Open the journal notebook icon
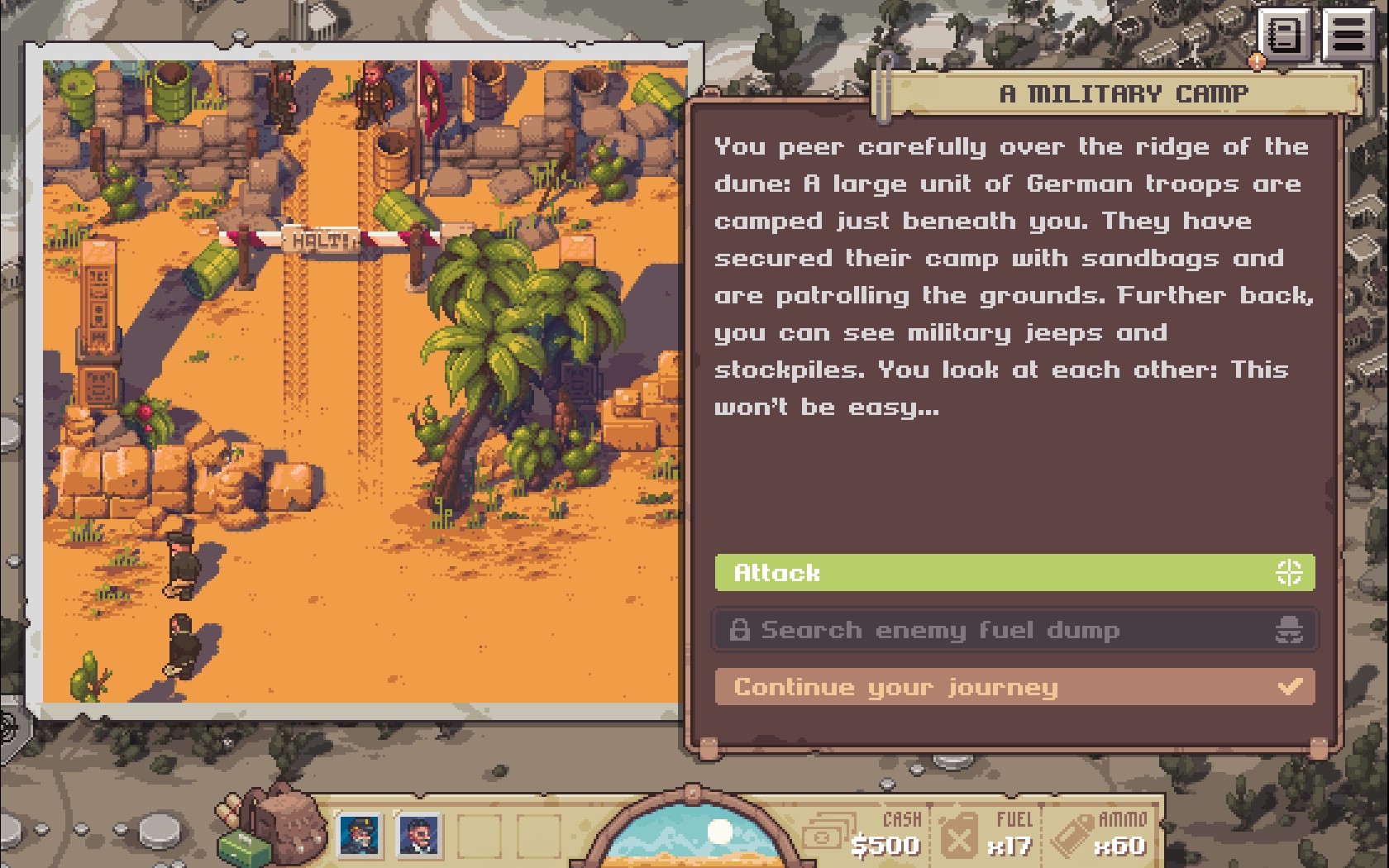 (1284, 35)
